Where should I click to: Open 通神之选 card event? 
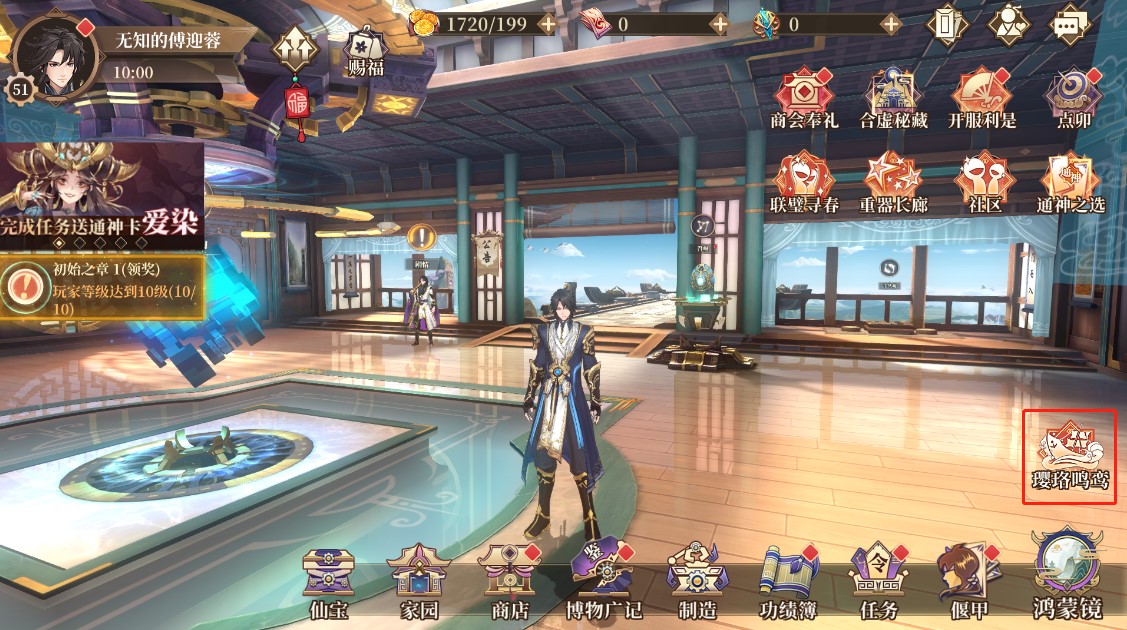[1073, 182]
